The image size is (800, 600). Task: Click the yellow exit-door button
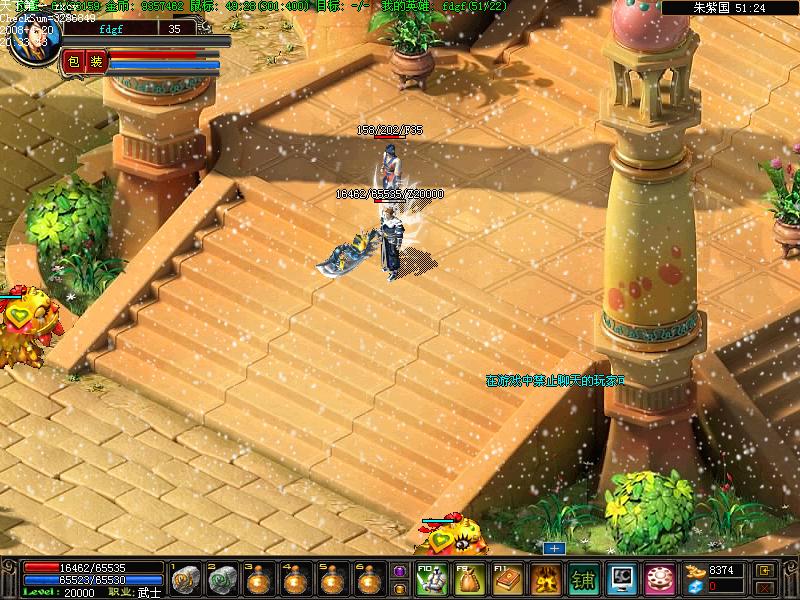[x=765, y=570]
